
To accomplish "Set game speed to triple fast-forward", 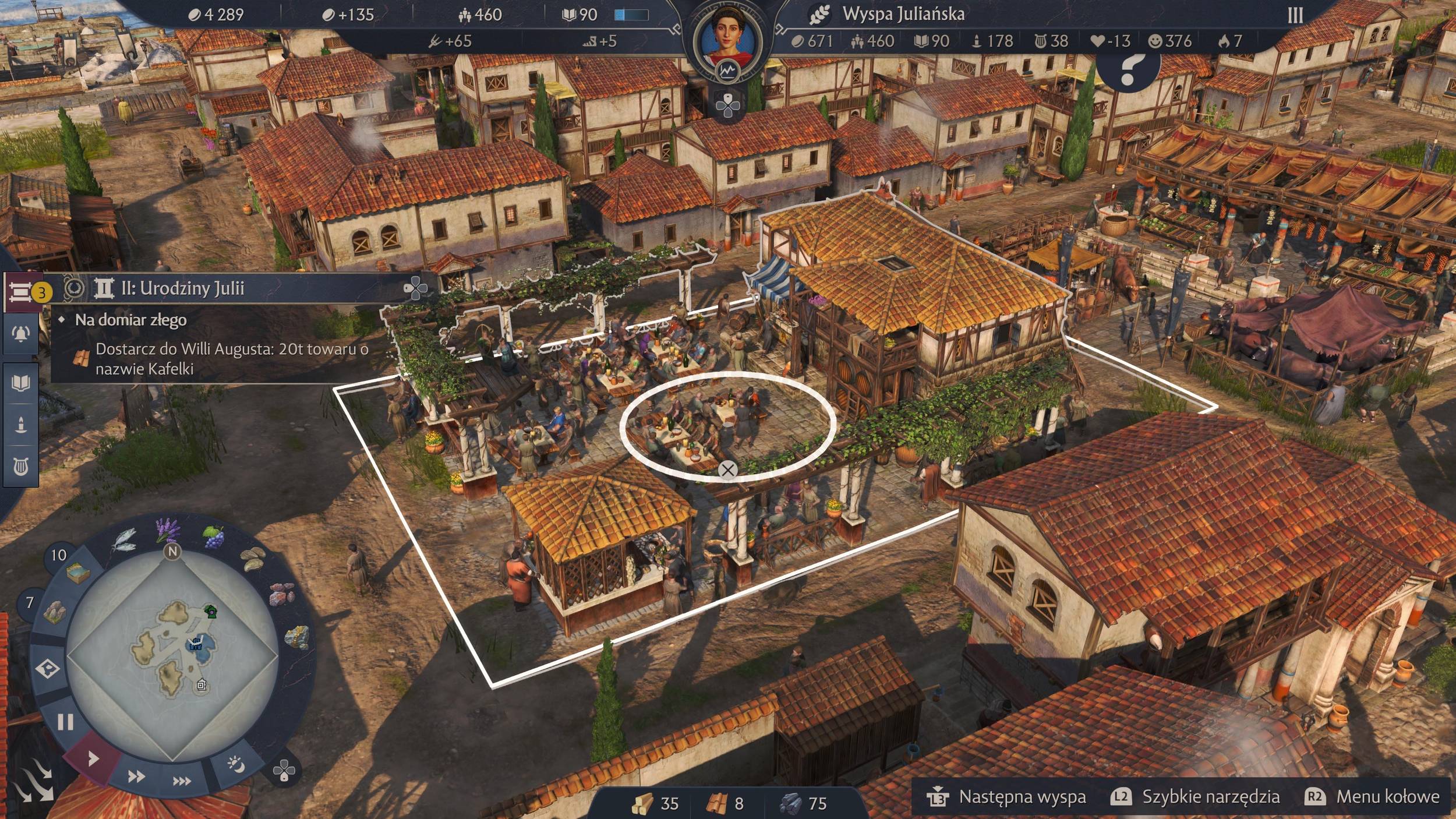I will [182, 781].
